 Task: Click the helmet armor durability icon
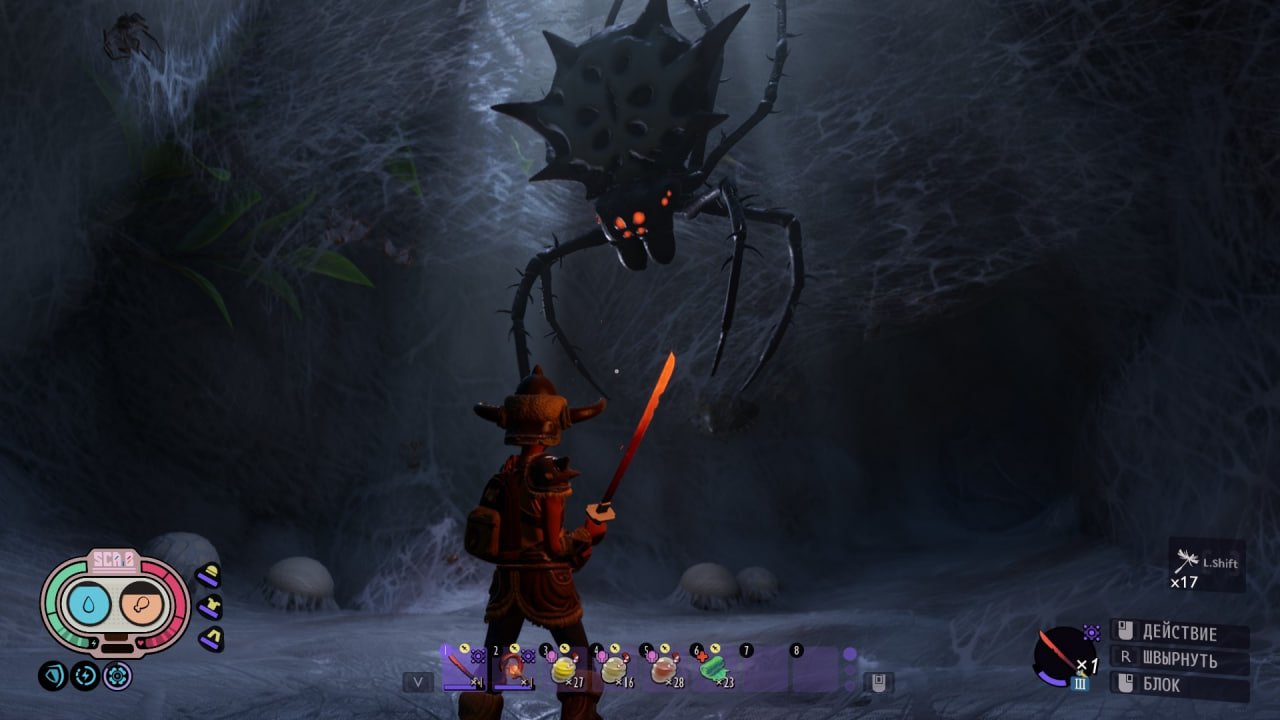coord(208,575)
